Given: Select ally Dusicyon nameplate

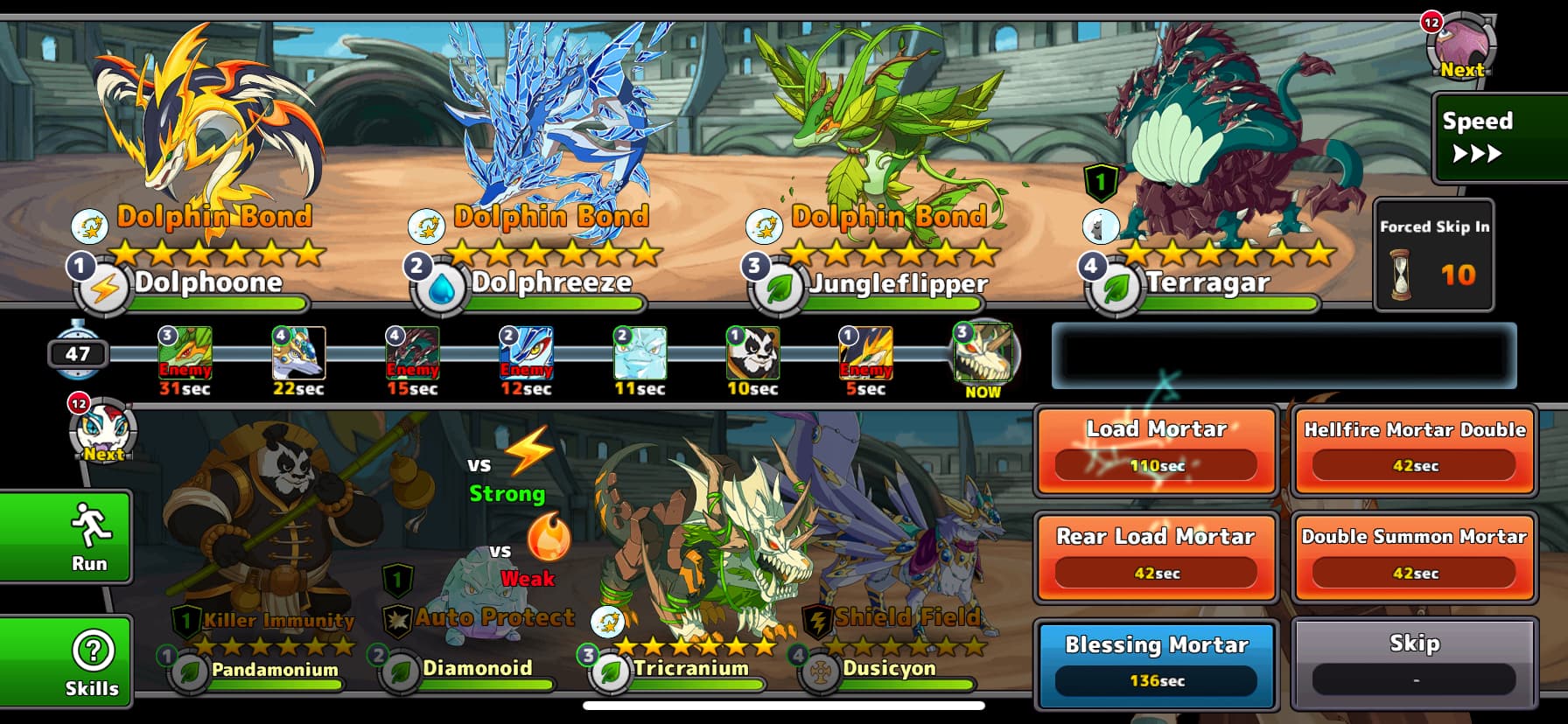Looking at the screenshot, I should click(x=888, y=669).
